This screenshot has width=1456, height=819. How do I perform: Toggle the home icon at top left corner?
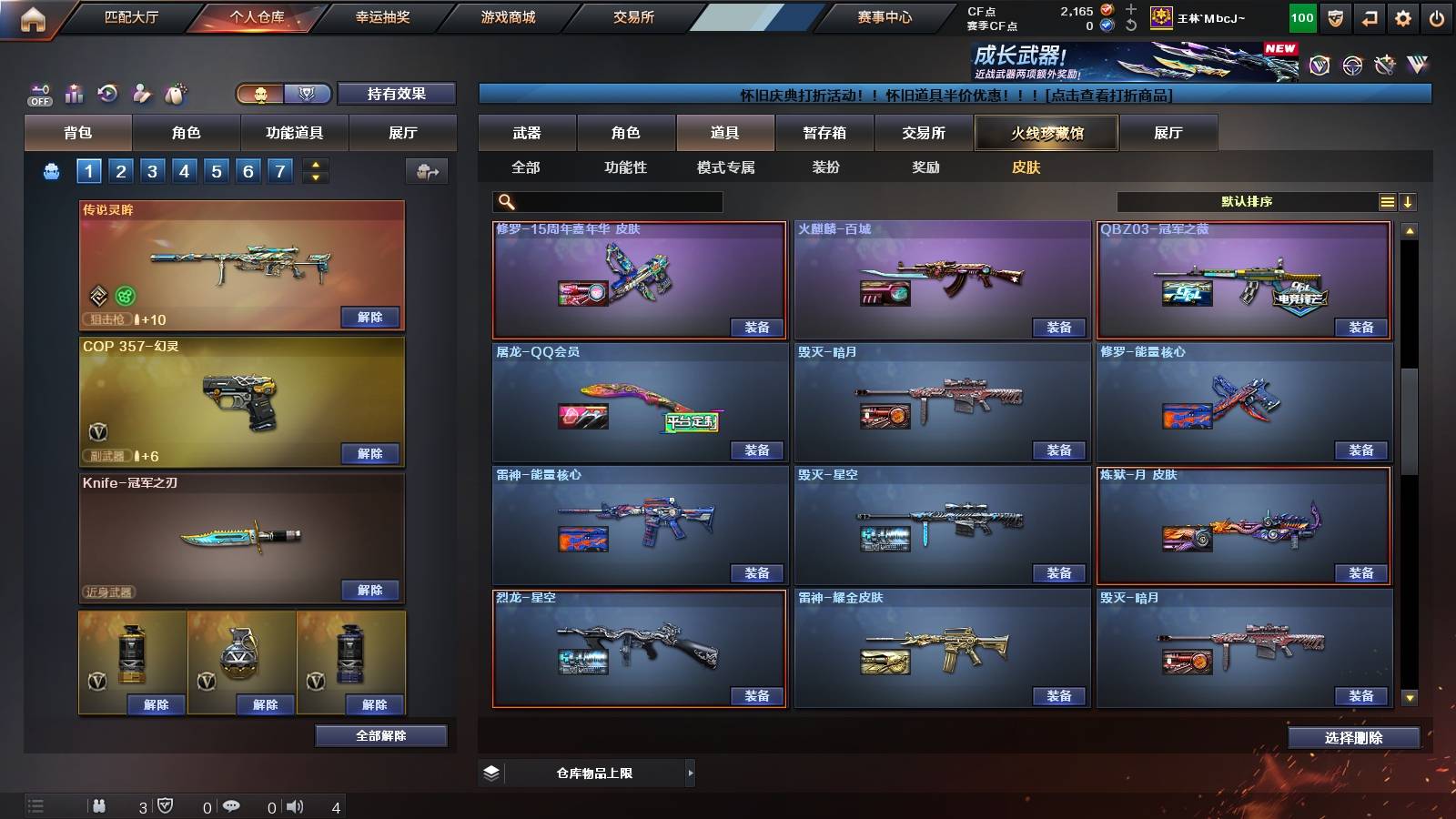pos(33,16)
